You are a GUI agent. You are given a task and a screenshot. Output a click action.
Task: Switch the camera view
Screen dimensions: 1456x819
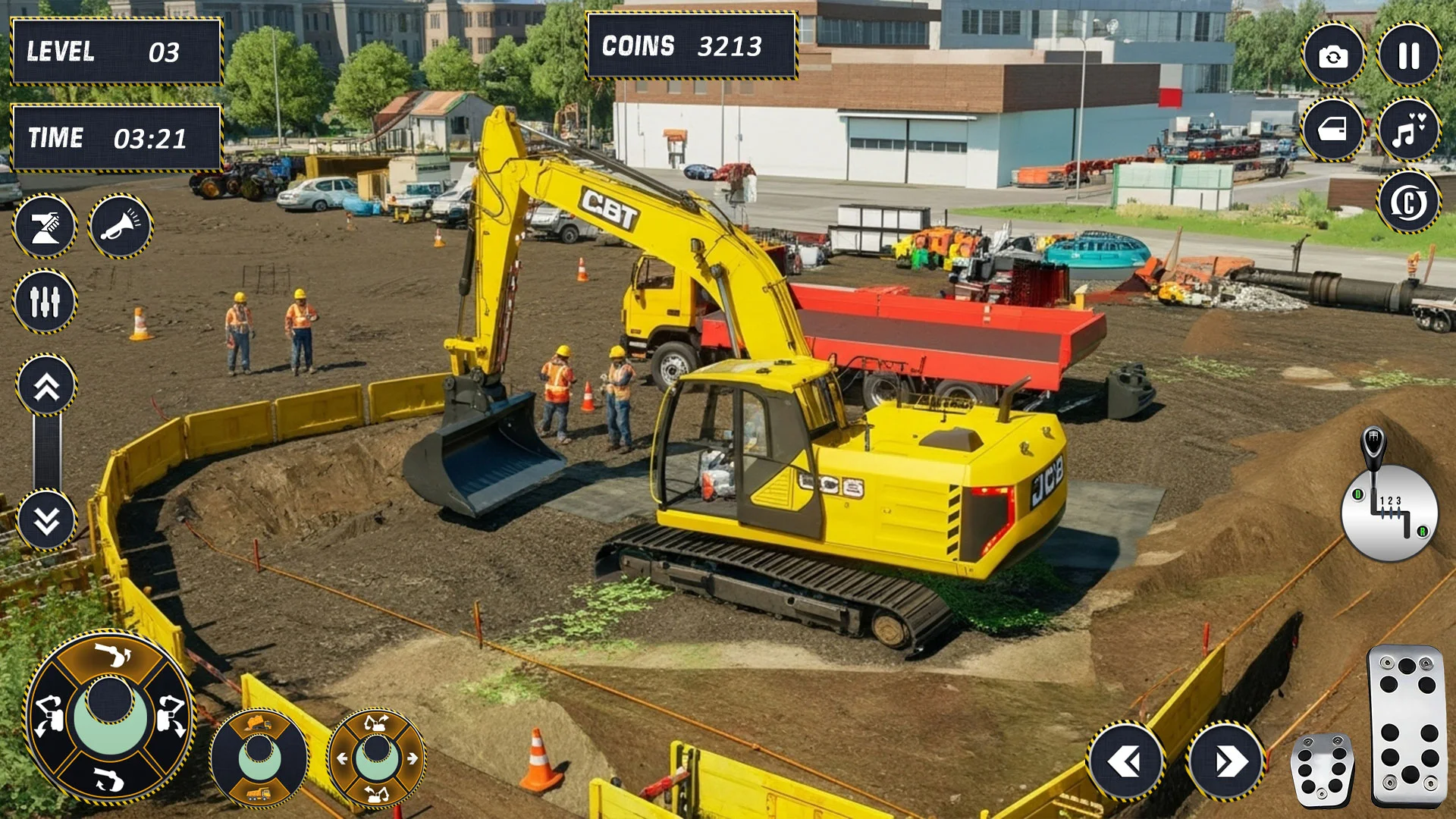point(1333,55)
